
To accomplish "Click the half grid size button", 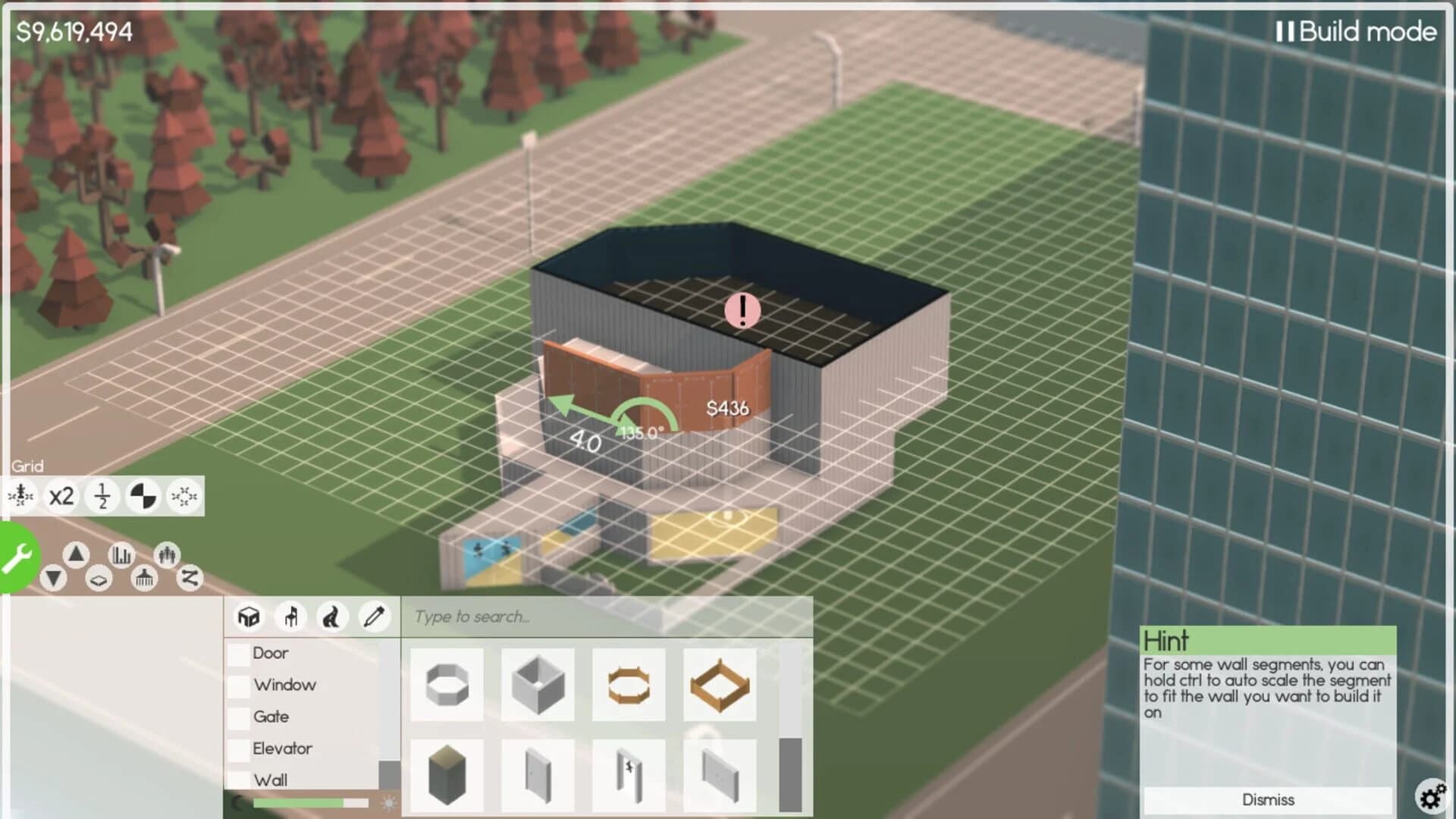I will [x=102, y=497].
